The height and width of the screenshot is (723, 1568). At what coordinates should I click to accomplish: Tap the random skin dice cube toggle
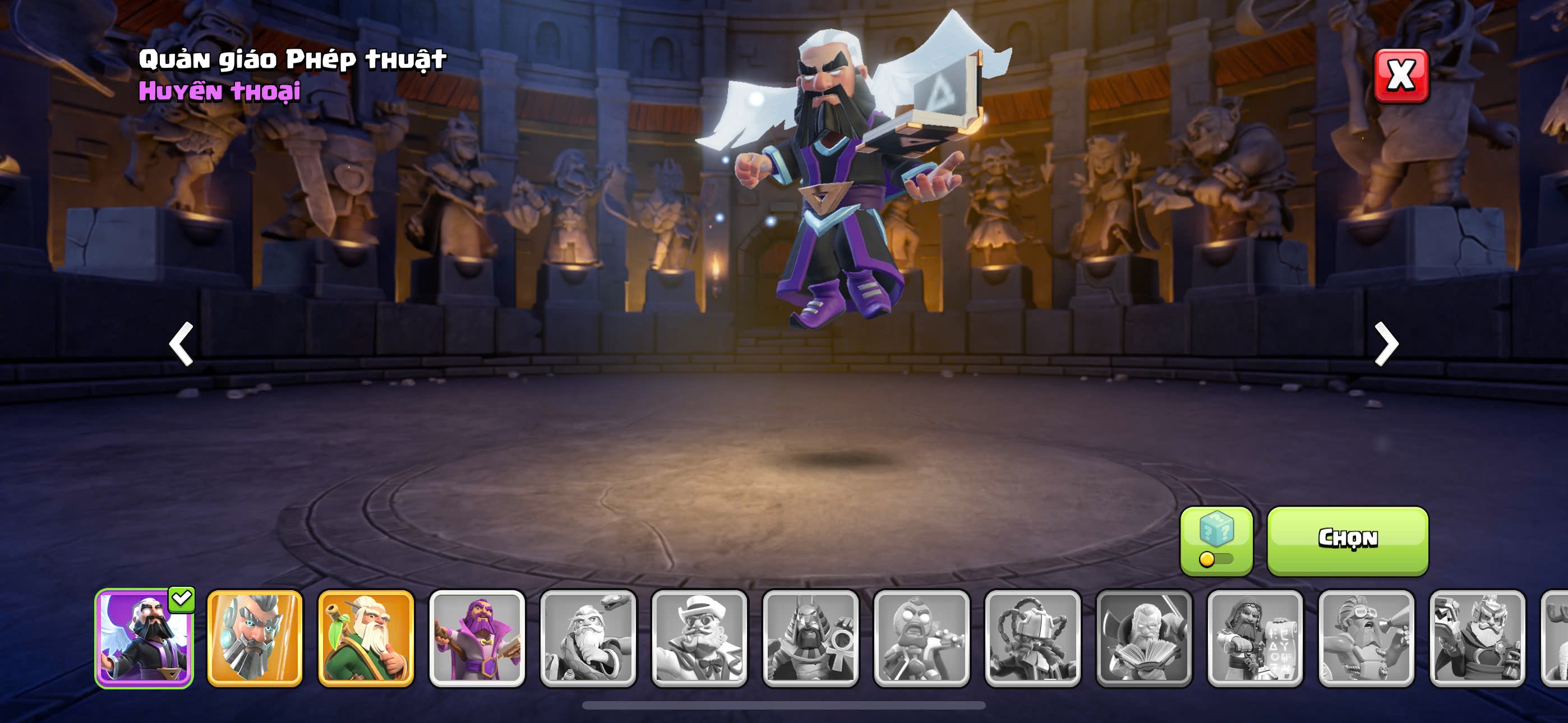point(1216,540)
